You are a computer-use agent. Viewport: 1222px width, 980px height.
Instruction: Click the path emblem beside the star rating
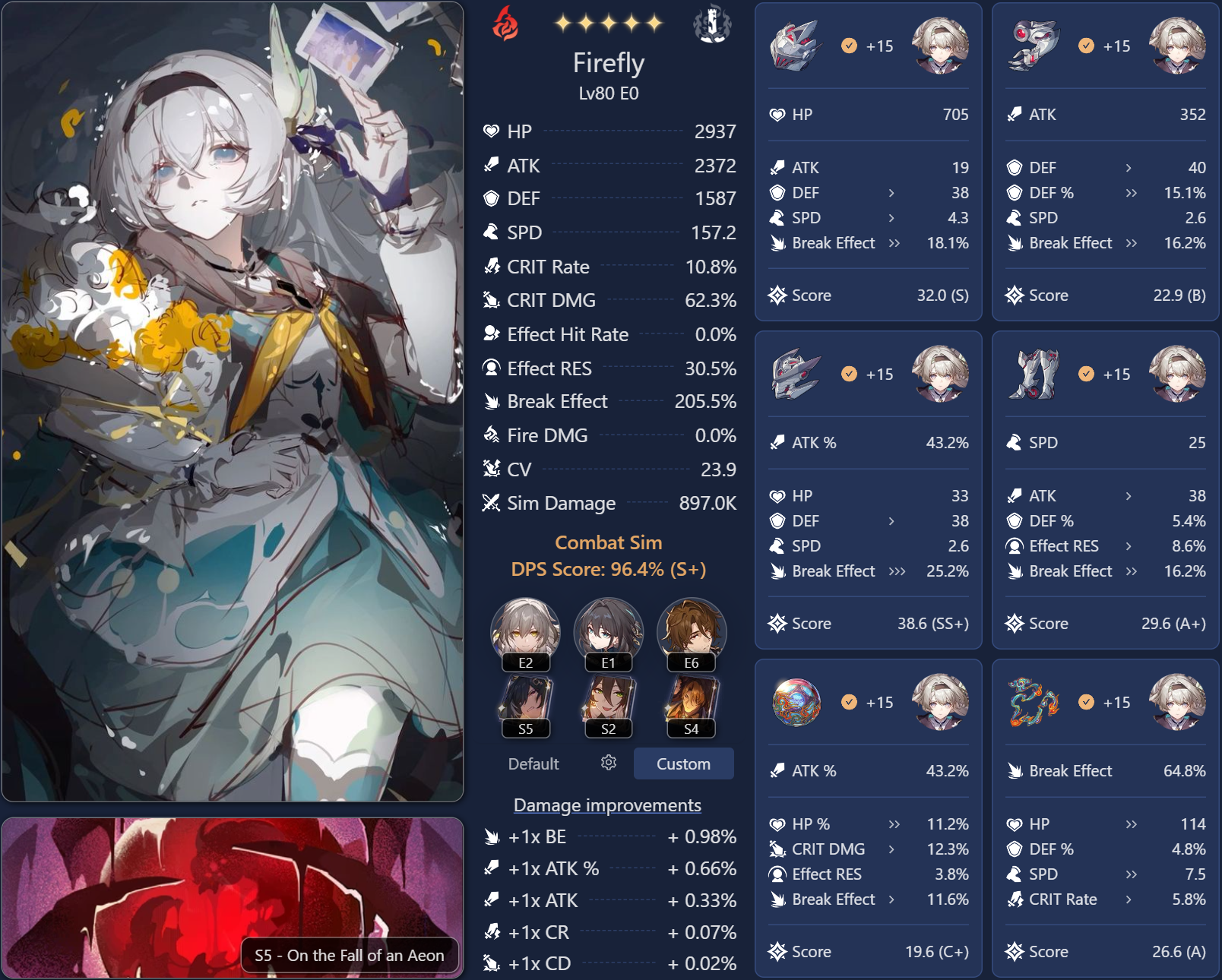tap(711, 22)
